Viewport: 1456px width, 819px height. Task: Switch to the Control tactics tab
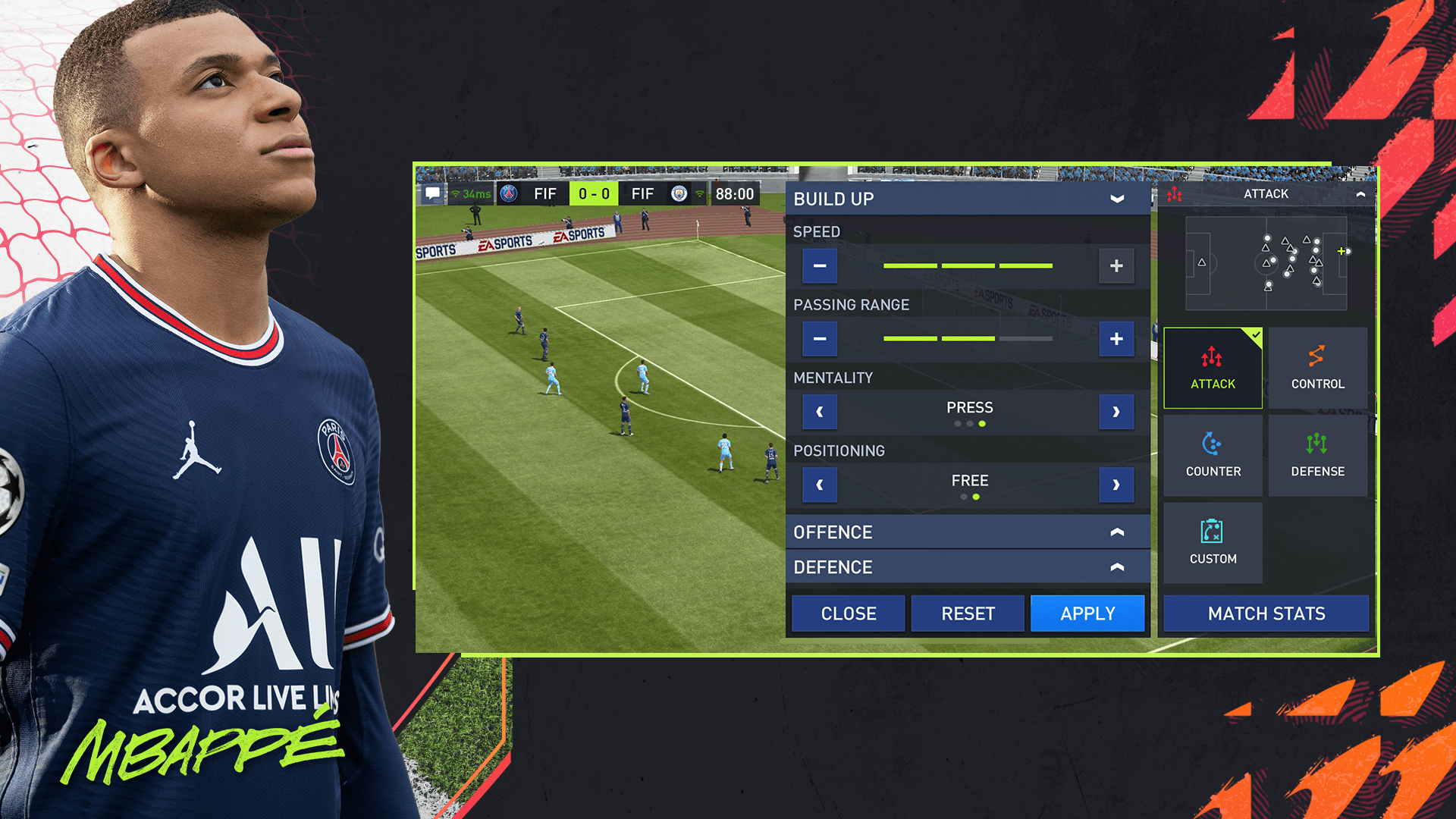pyautogui.click(x=1318, y=368)
